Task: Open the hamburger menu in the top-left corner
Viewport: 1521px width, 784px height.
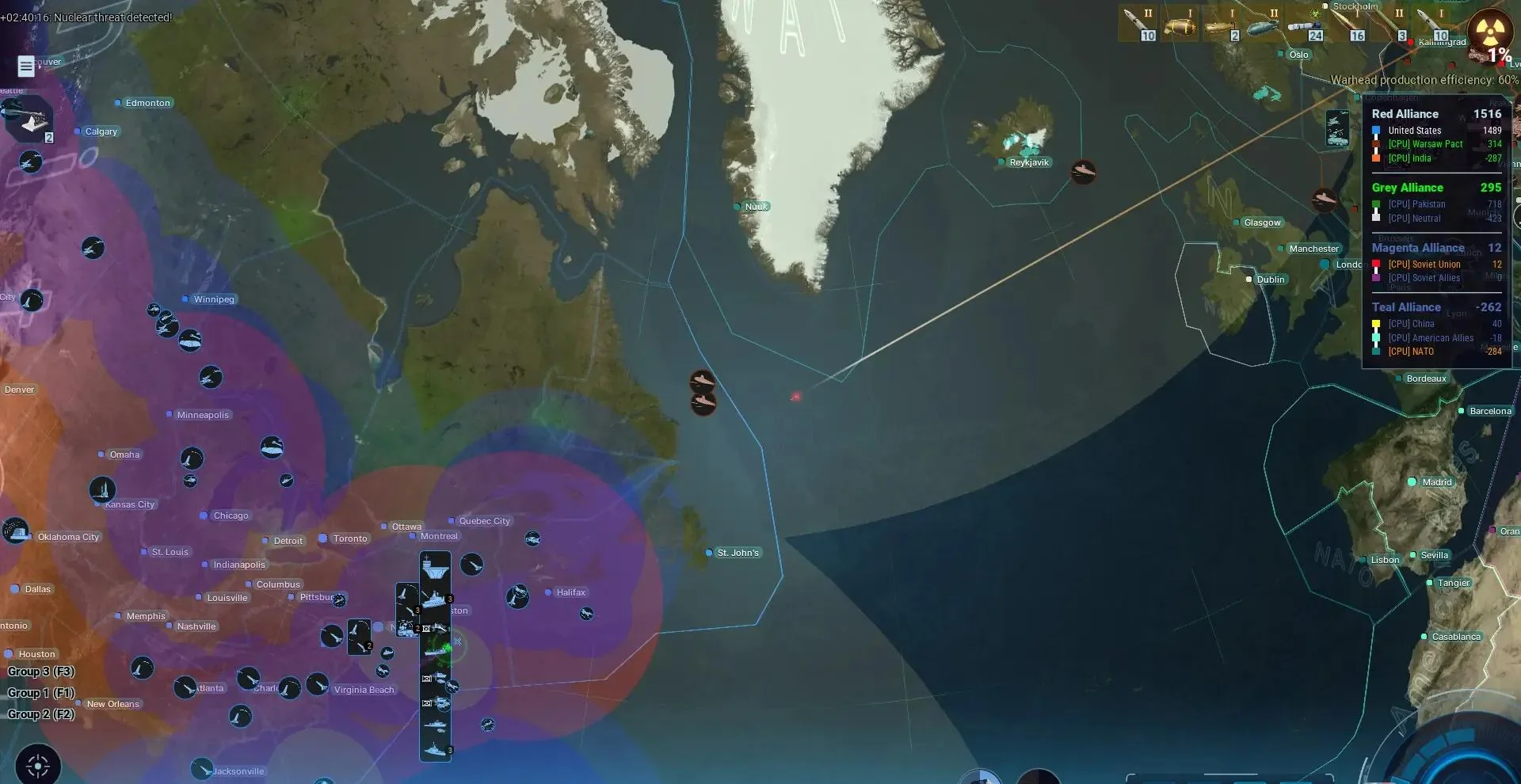Action: click(x=25, y=67)
